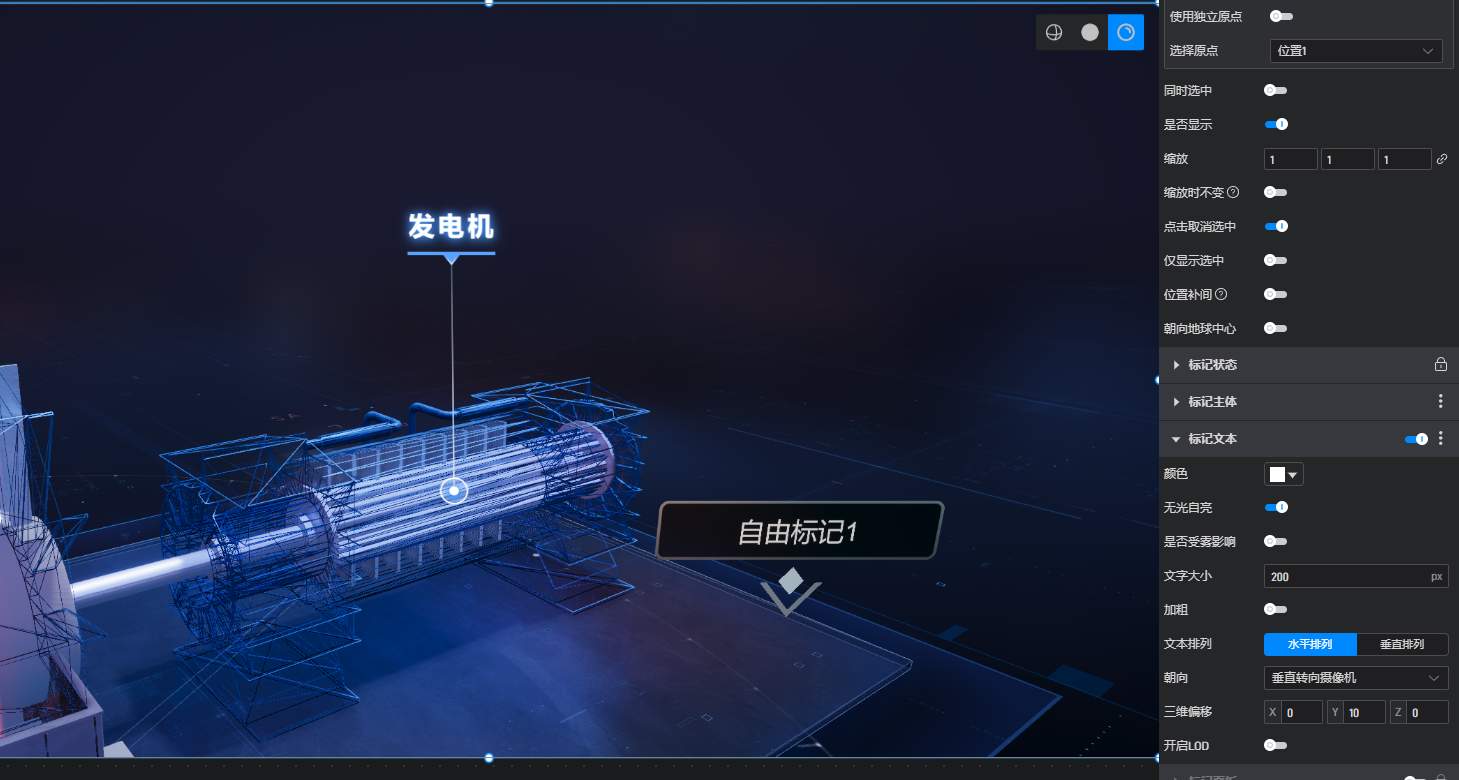1459x780 pixels.
Task: Enable the 仅显示选中 switch
Action: (x=1275, y=261)
